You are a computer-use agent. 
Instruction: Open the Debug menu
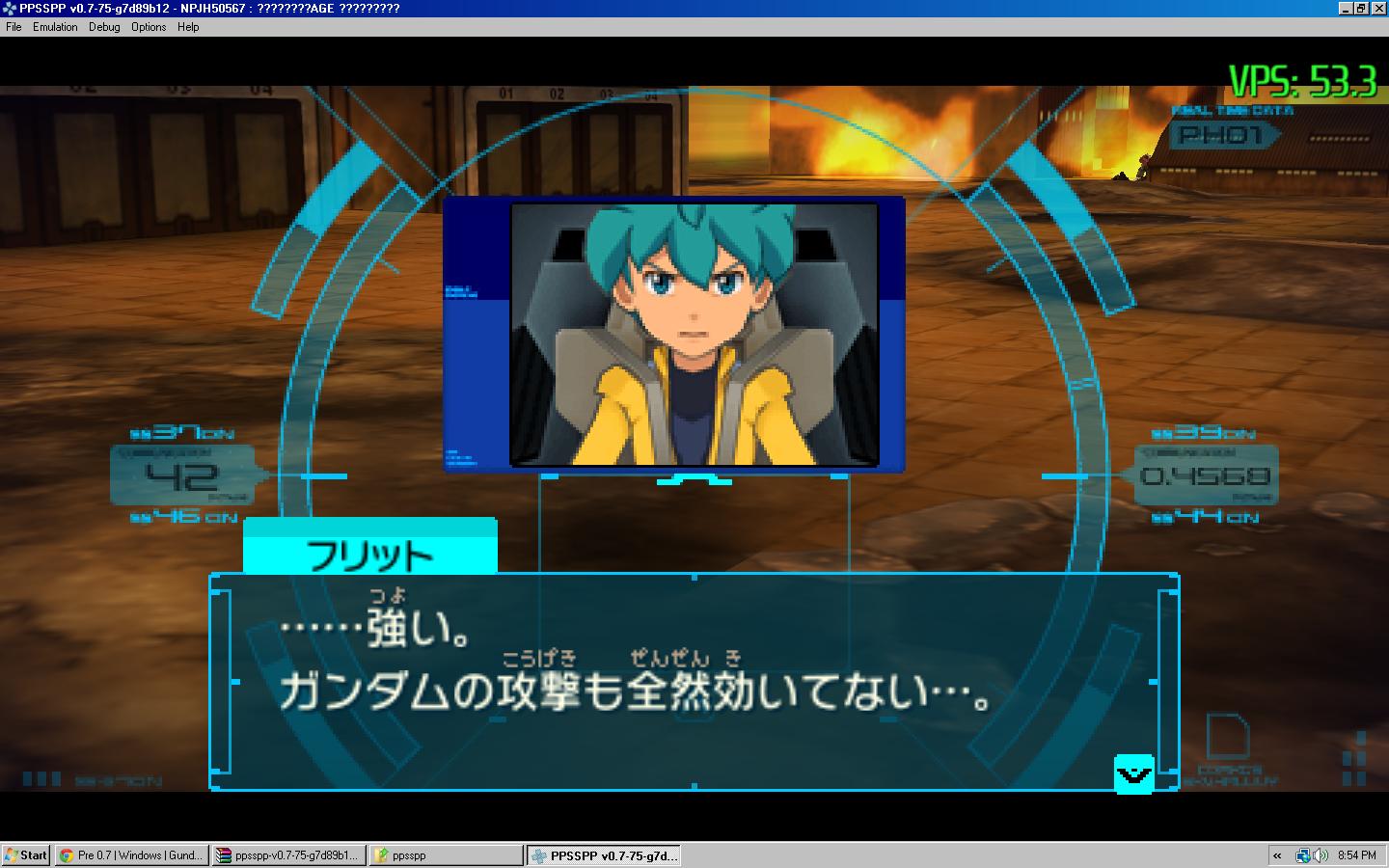coord(104,27)
